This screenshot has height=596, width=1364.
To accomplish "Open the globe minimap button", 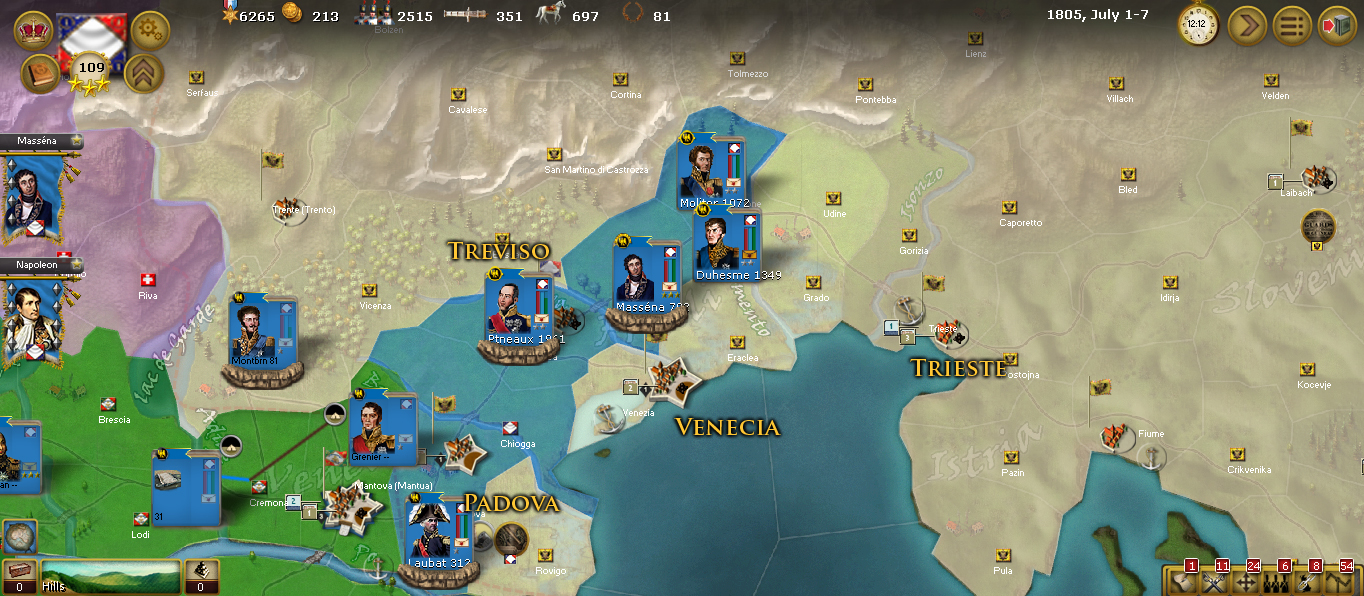I will [17, 537].
